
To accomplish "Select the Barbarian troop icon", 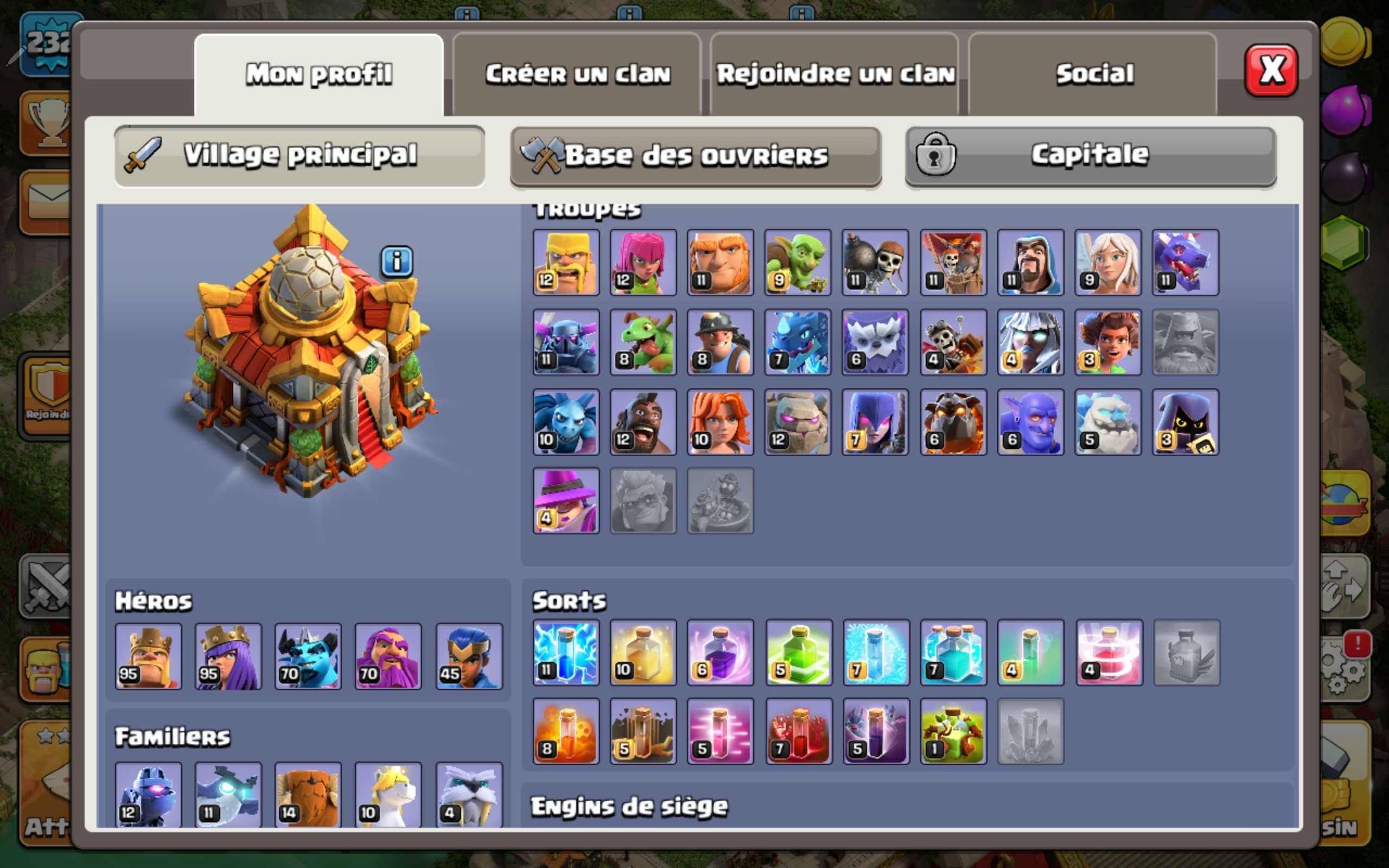I will tap(565, 263).
